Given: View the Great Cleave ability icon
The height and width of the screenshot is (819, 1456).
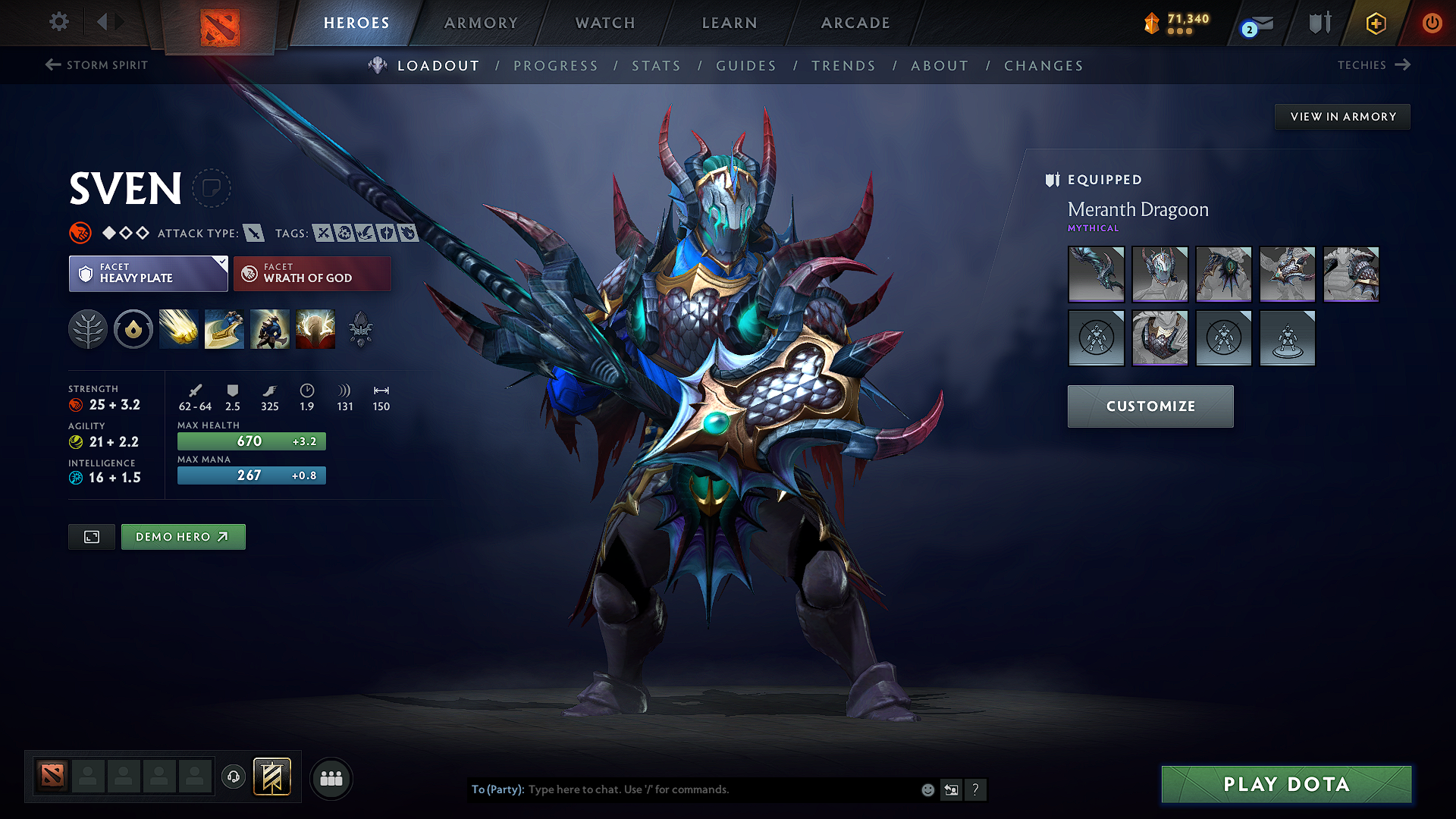Looking at the screenshot, I should pyautogui.click(x=224, y=329).
